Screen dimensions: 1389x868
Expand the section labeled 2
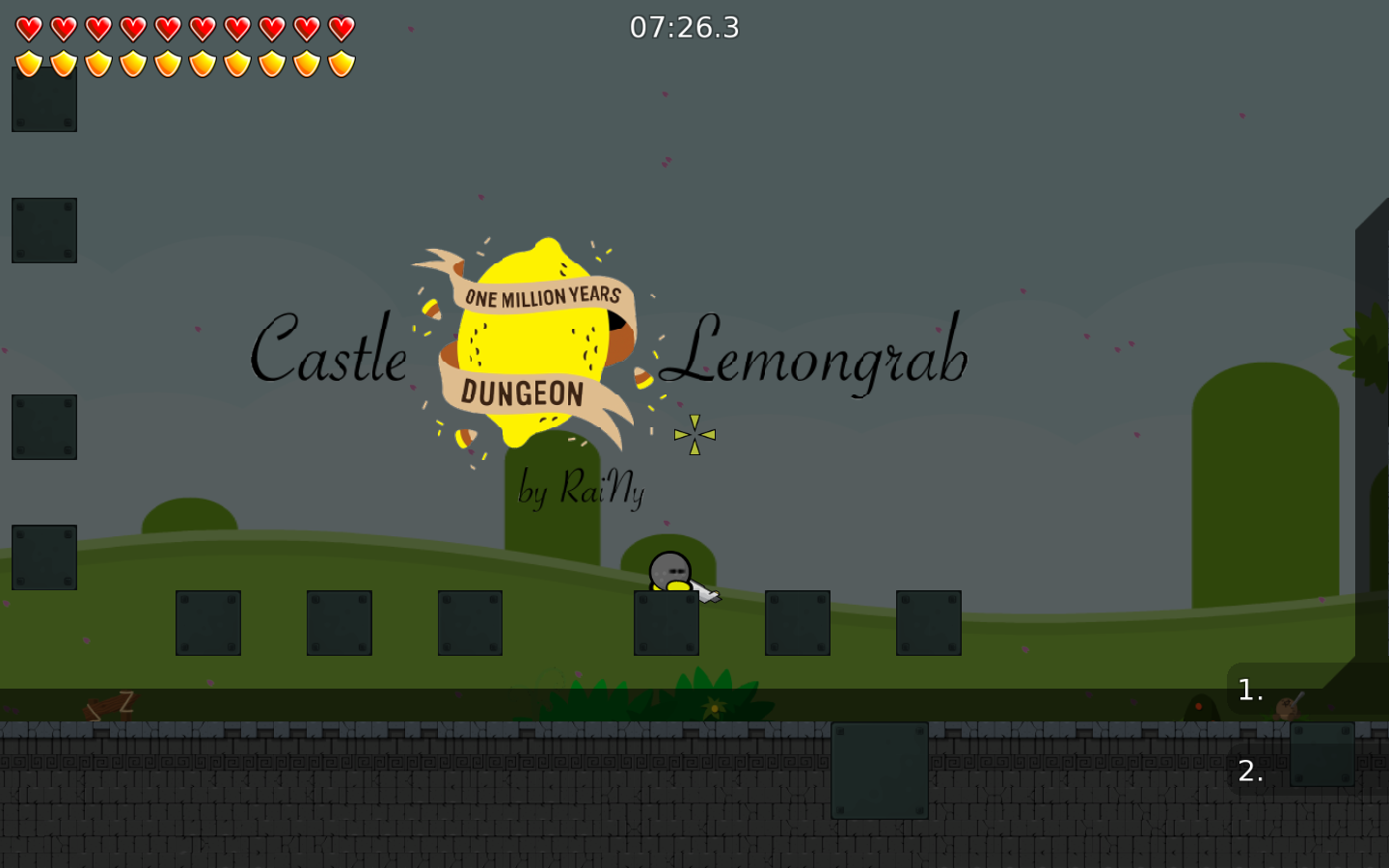1248,772
